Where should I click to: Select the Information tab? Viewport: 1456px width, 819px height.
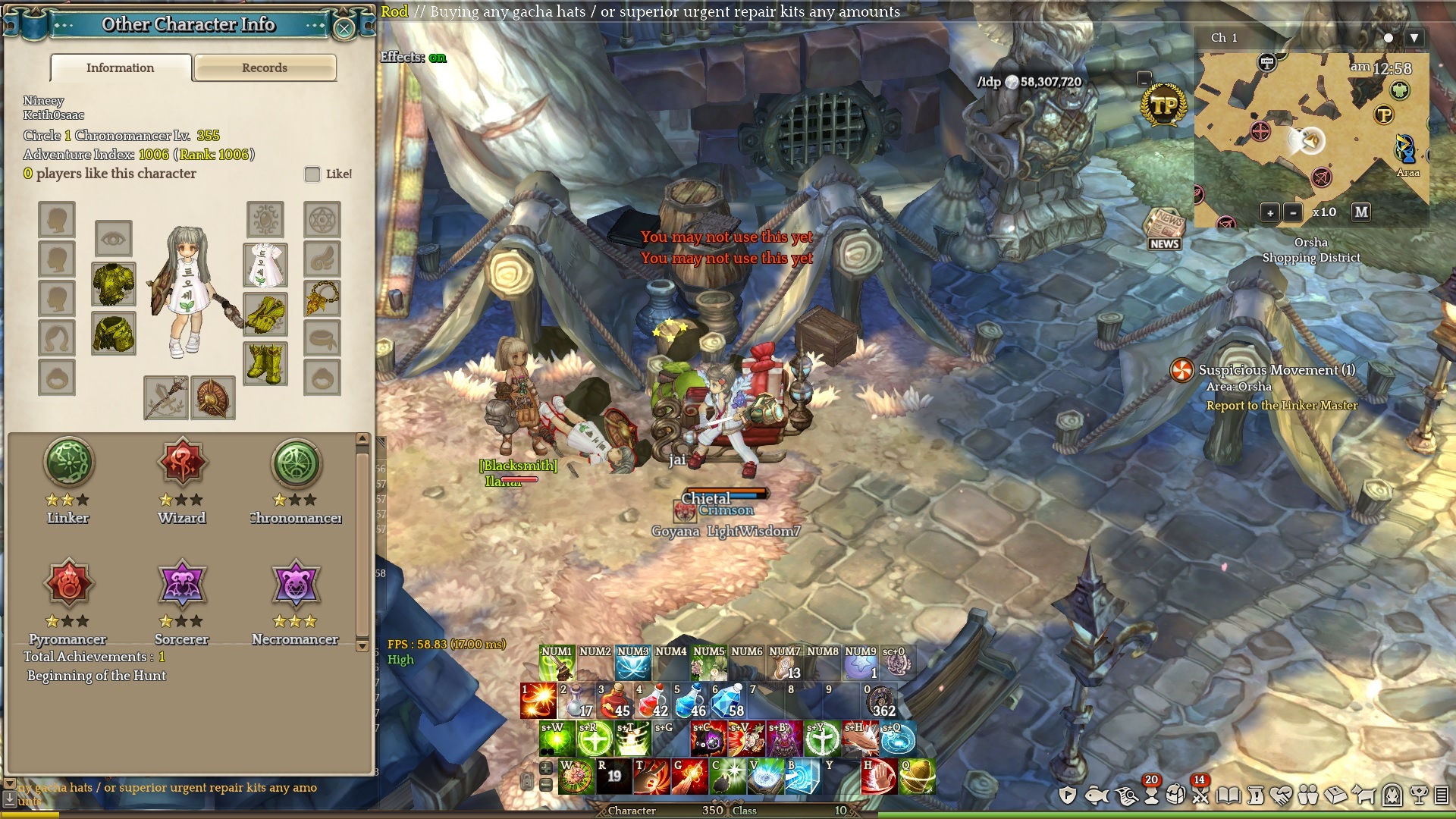121,67
